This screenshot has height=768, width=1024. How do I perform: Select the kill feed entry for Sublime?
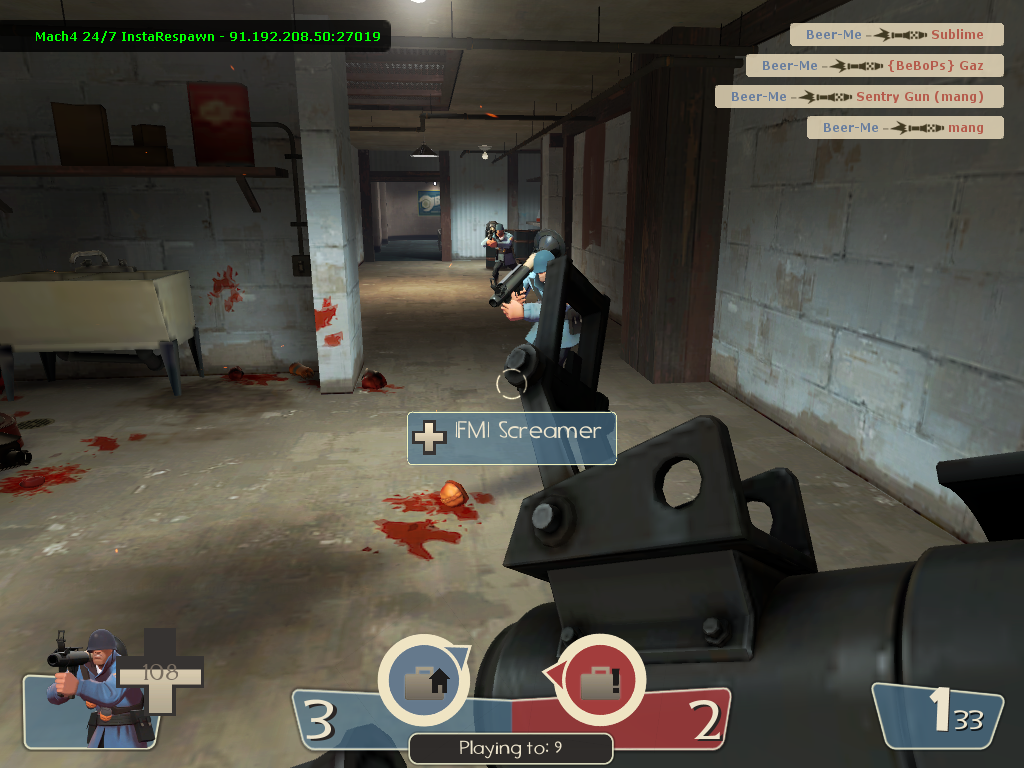pos(895,35)
